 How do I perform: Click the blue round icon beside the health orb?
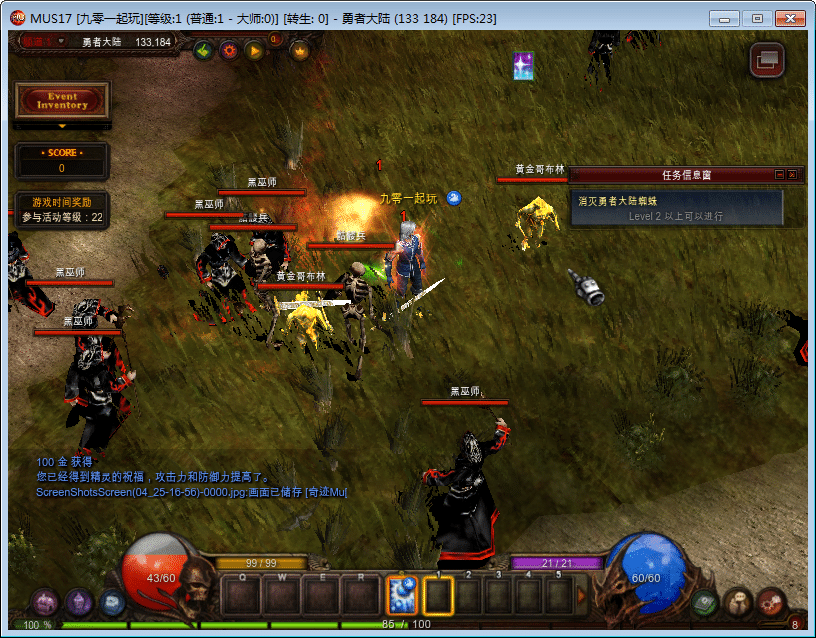point(112,602)
